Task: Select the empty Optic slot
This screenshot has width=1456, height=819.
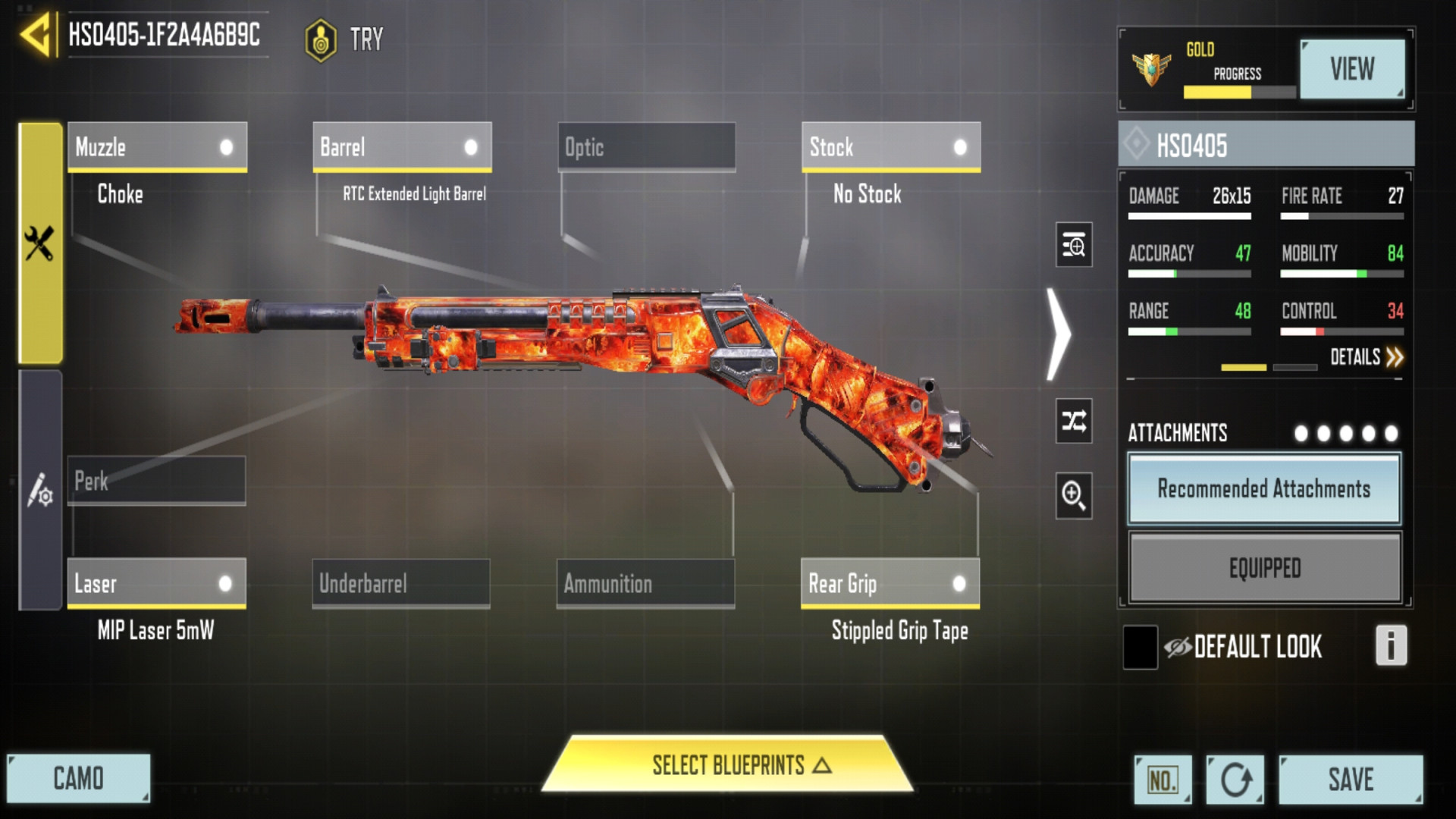Action: 646,146
